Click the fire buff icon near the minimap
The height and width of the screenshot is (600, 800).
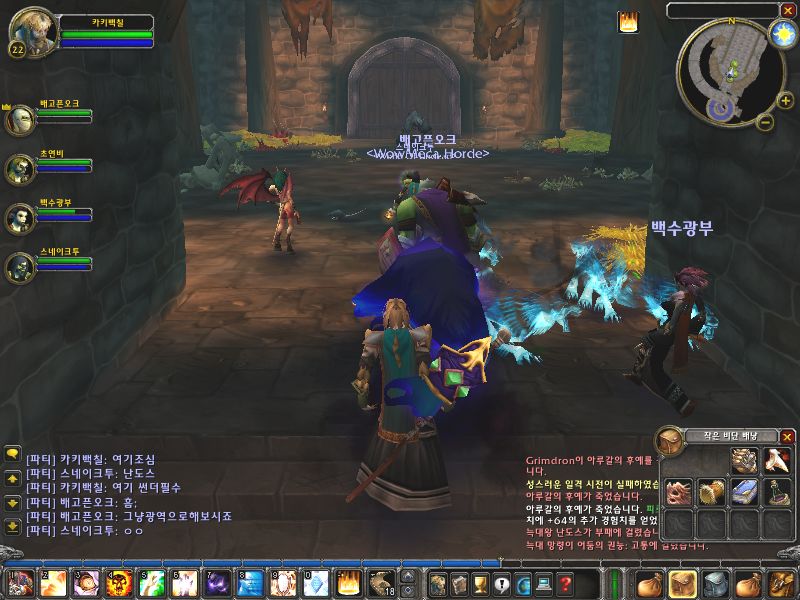pyautogui.click(x=629, y=21)
